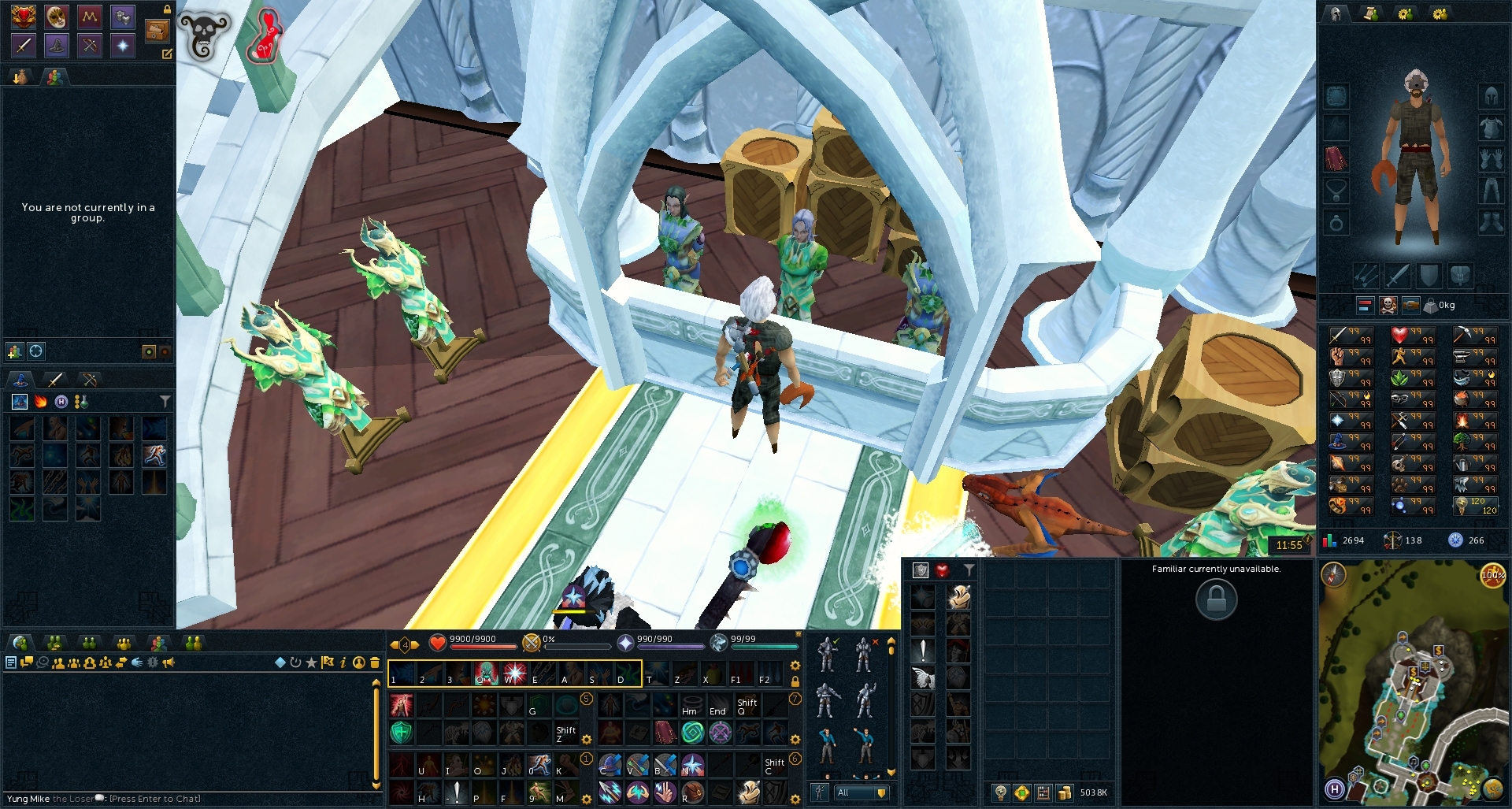The image size is (1512, 809).
Task: Open the Hero panel crest icon
Action: [23, 16]
